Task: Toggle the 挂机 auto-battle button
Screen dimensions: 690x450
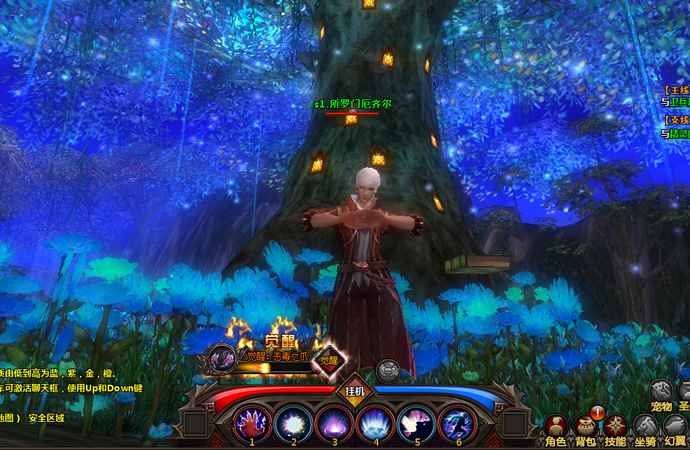Action: [356, 390]
